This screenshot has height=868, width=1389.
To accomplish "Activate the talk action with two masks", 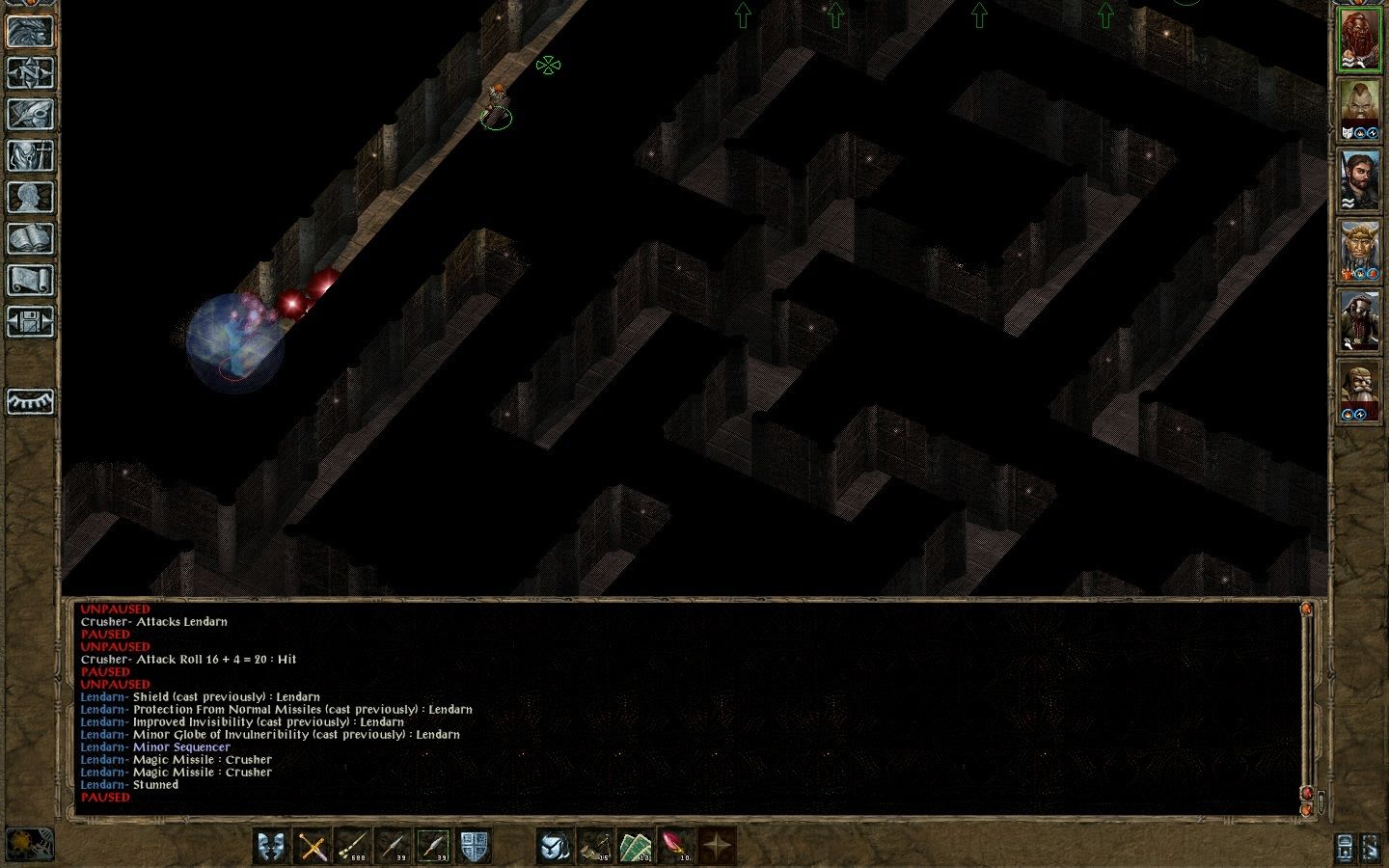I will coord(272,846).
